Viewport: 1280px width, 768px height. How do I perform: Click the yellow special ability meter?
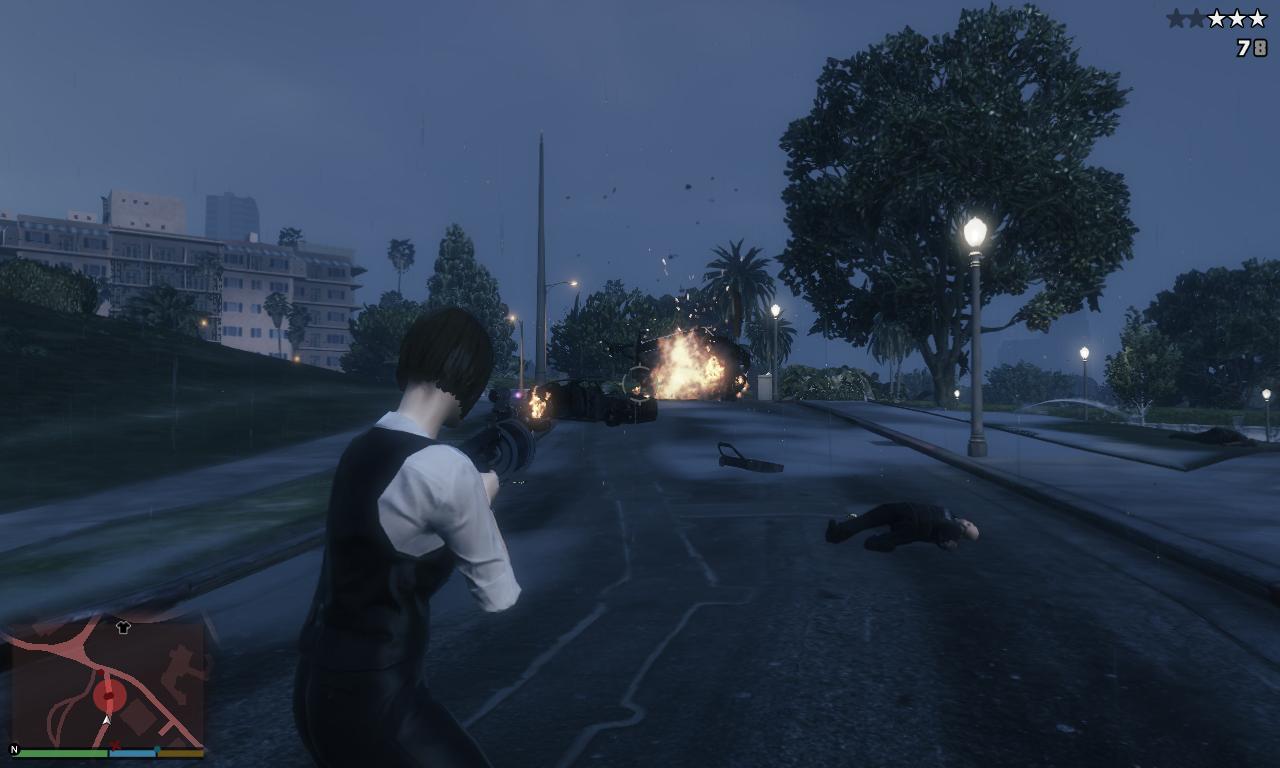click(181, 753)
